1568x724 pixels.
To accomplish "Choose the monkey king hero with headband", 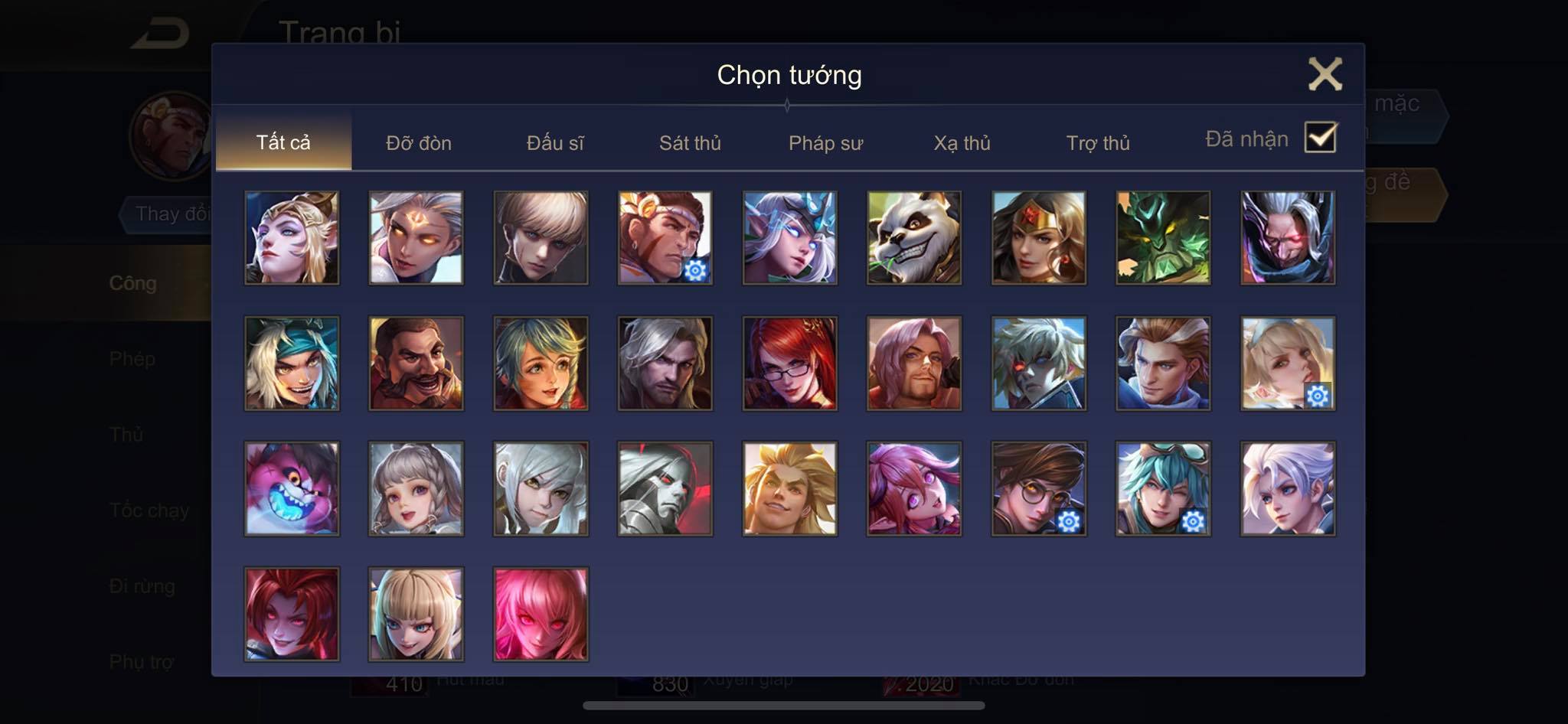I will 665,238.
